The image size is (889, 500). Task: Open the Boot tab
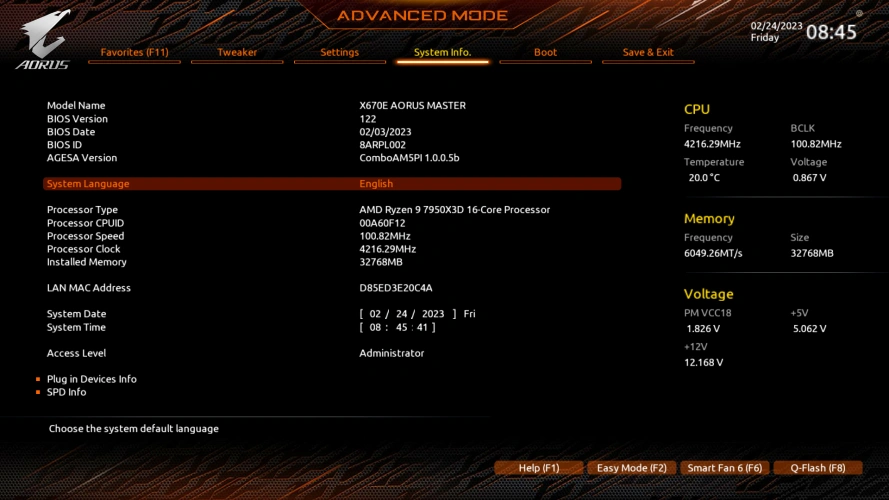point(545,52)
